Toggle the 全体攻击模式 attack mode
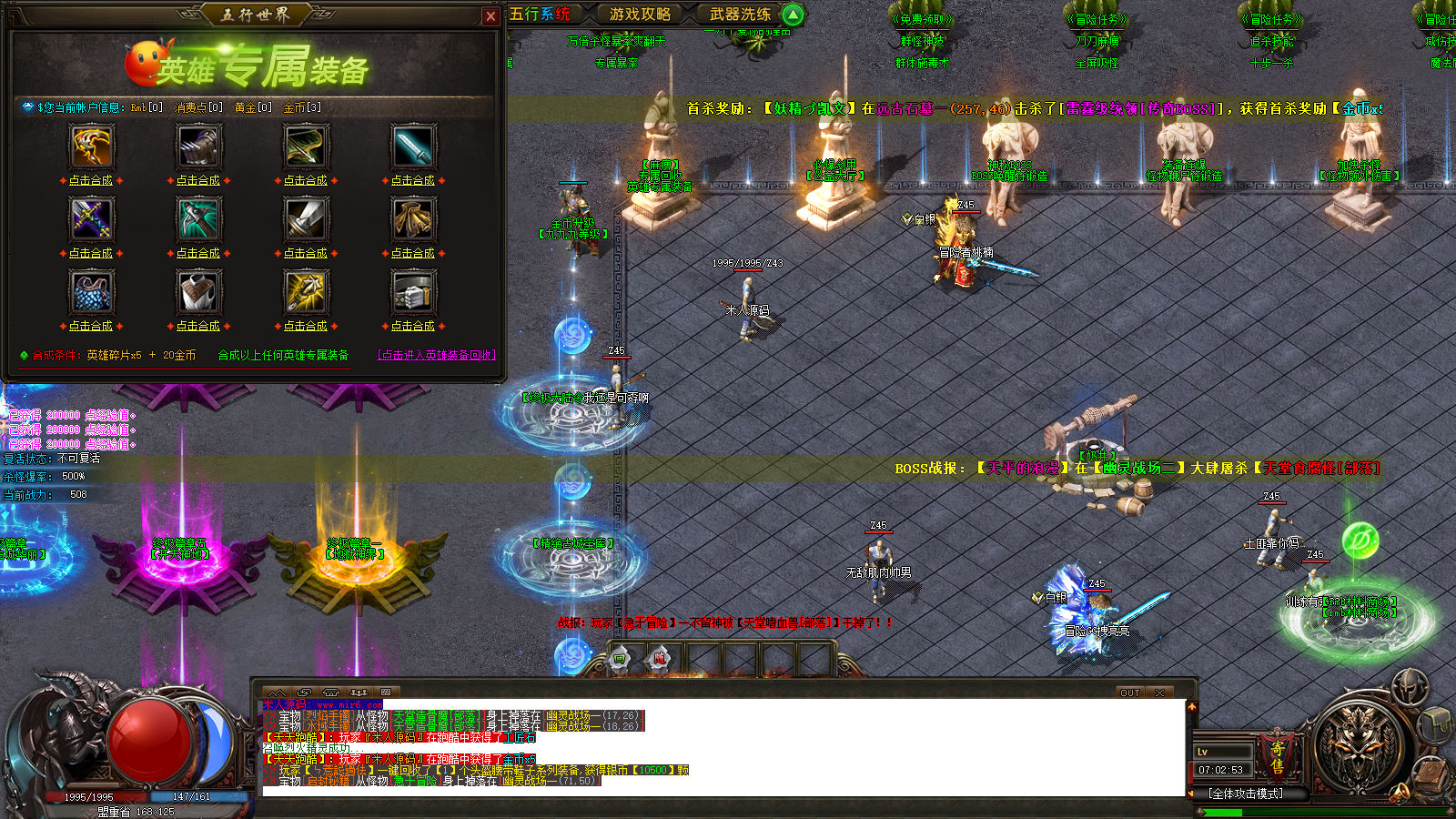The image size is (1456, 819). (1246, 794)
